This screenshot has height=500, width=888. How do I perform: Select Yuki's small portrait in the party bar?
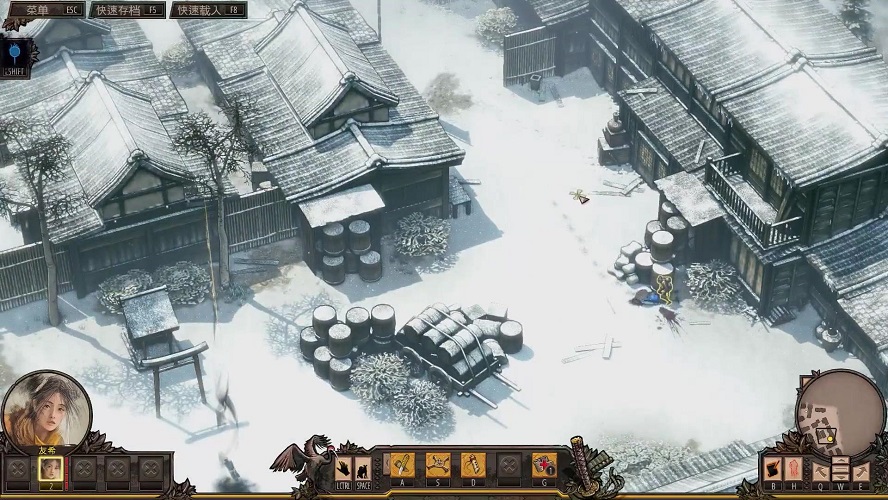[50, 468]
